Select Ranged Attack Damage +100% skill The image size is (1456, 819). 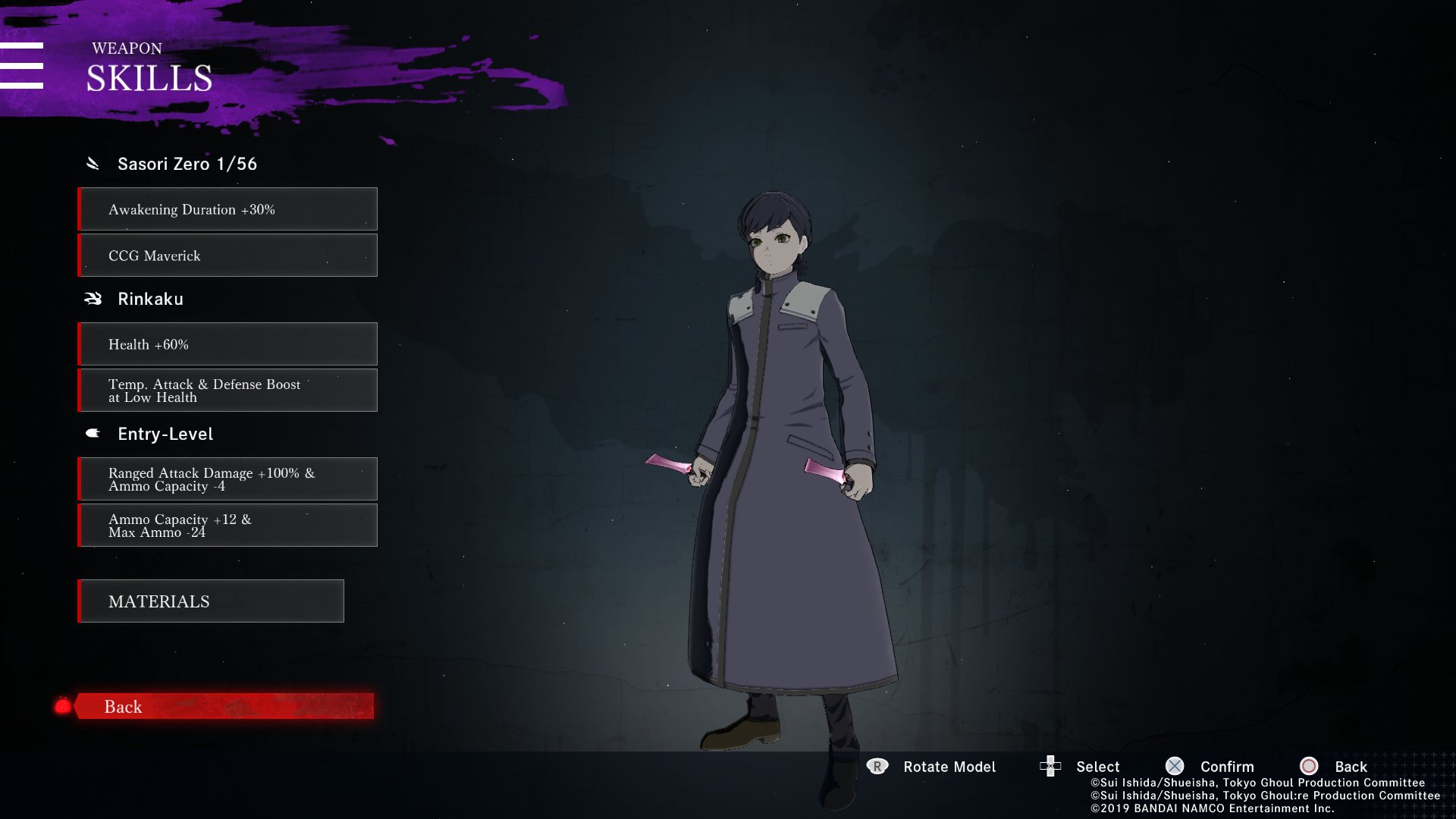[x=227, y=479]
